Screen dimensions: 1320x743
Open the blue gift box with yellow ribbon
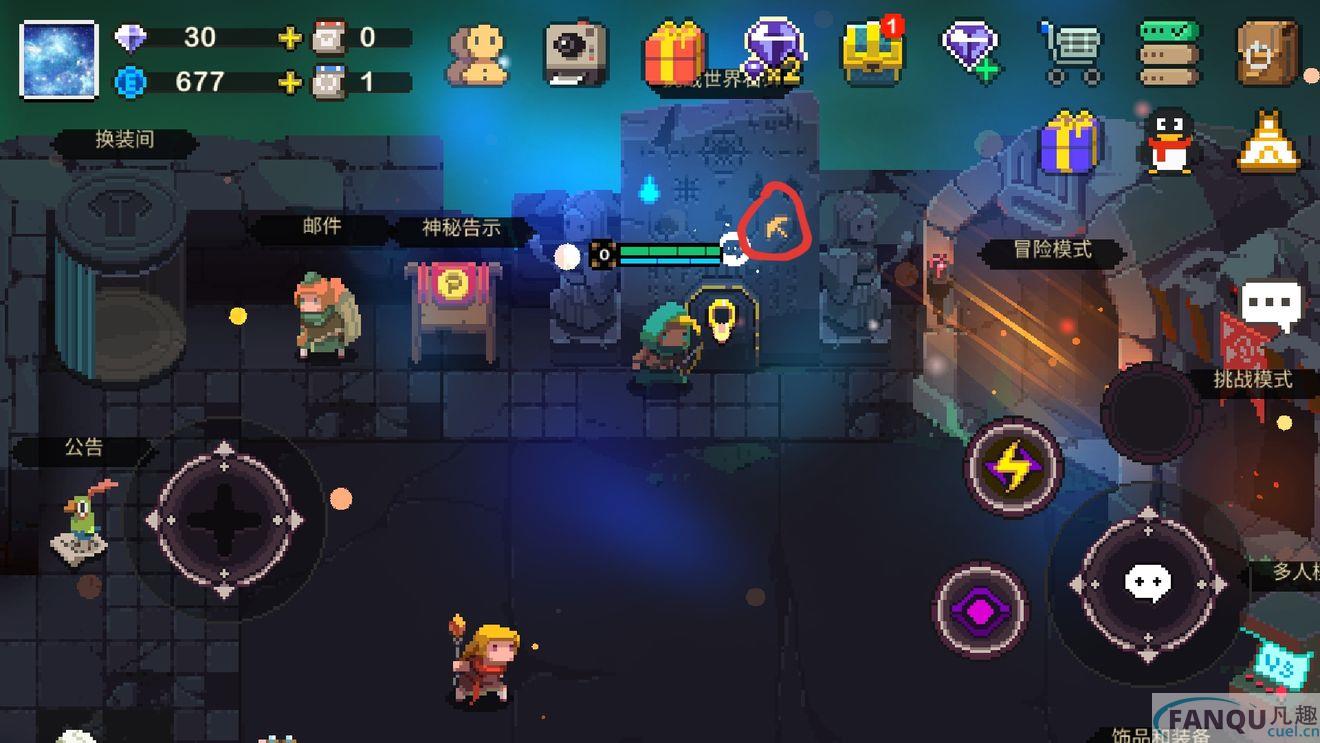coord(1070,145)
